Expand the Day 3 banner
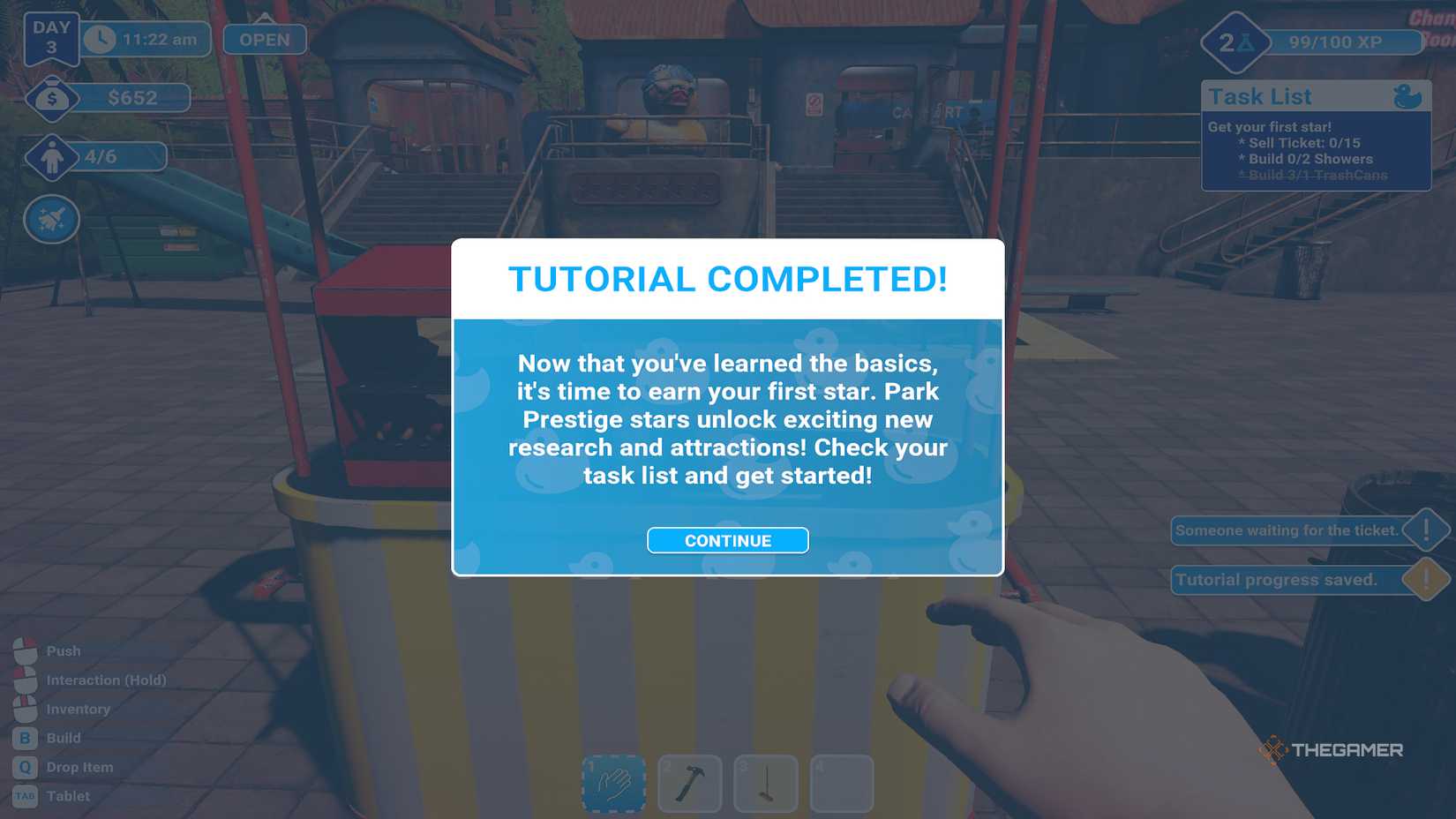Image resolution: width=1456 pixels, height=819 pixels. [x=50, y=35]
